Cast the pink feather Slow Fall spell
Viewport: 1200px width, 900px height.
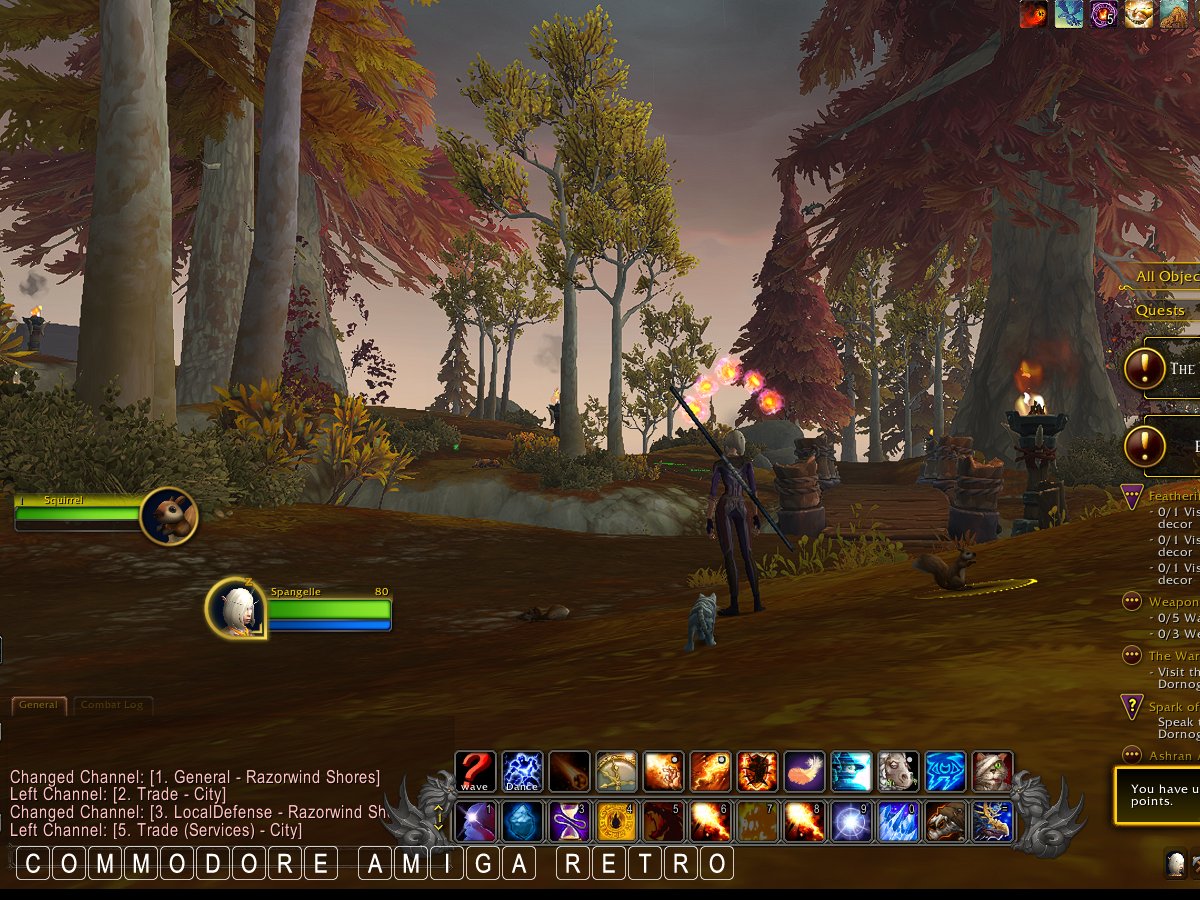click(x=804, y=772)
